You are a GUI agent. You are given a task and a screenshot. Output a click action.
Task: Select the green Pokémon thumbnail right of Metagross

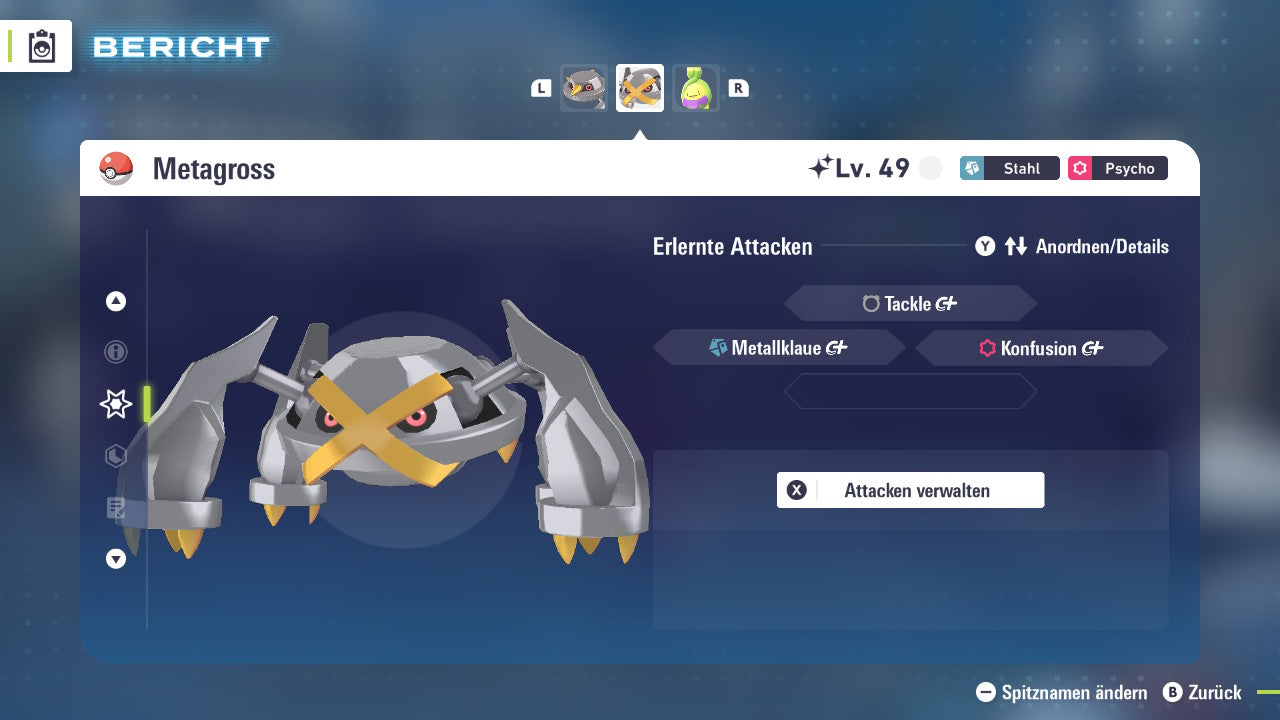coord(696,88)
